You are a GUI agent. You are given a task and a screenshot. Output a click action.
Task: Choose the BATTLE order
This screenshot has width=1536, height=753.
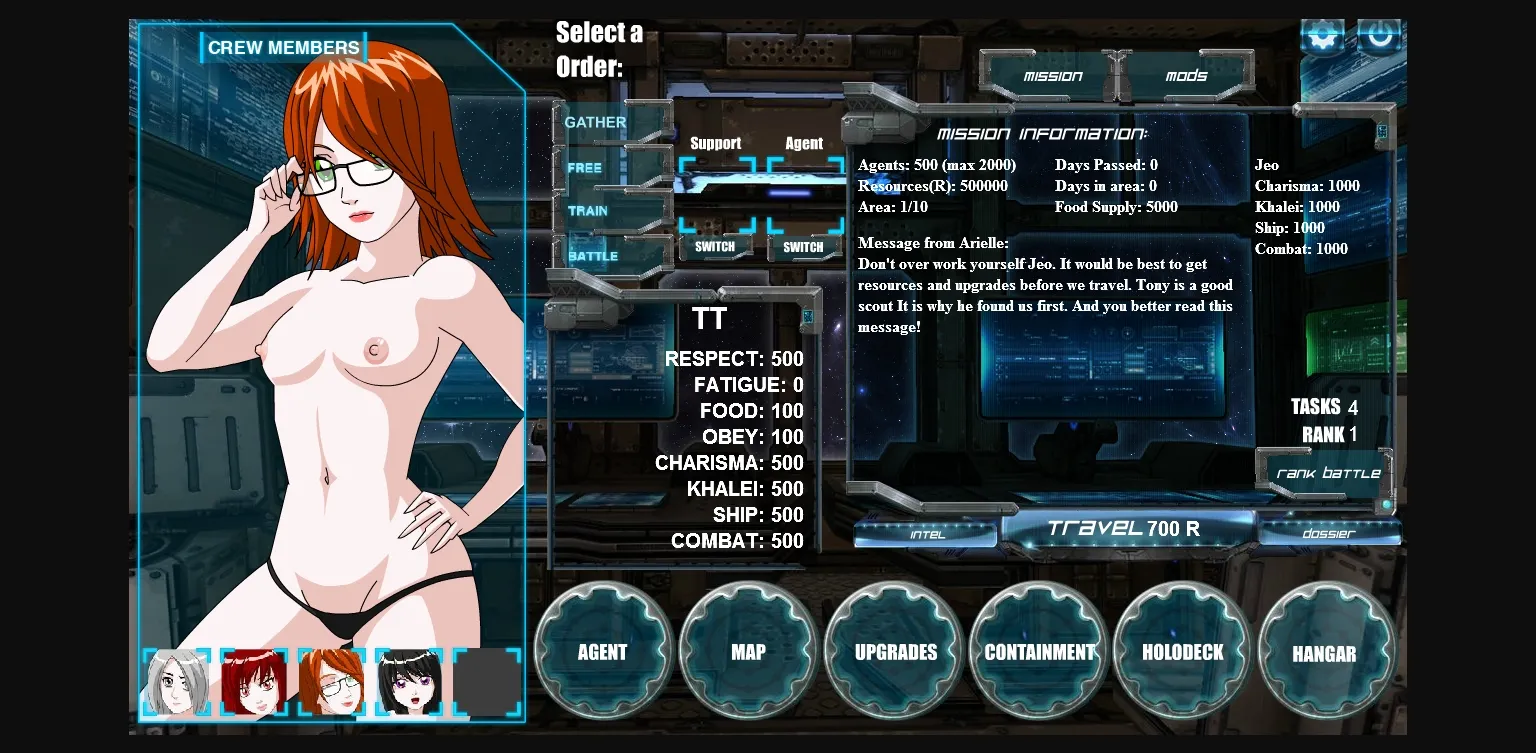pyautogui.click(x=593, y=256)
